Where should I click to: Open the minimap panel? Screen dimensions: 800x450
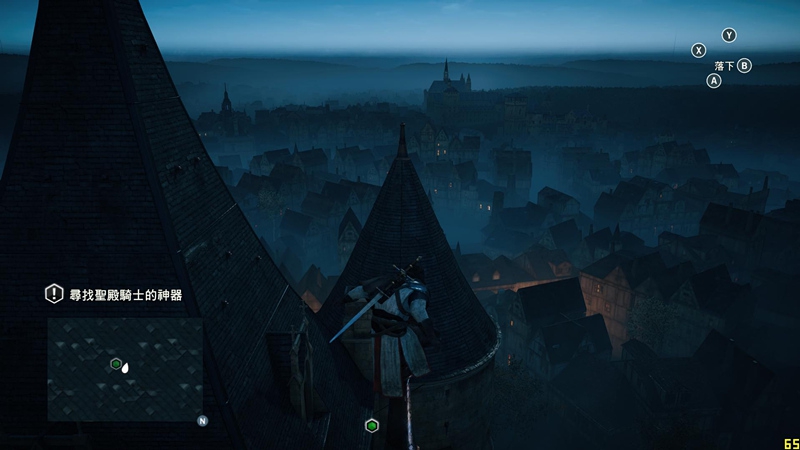click(x=125, y=369)
